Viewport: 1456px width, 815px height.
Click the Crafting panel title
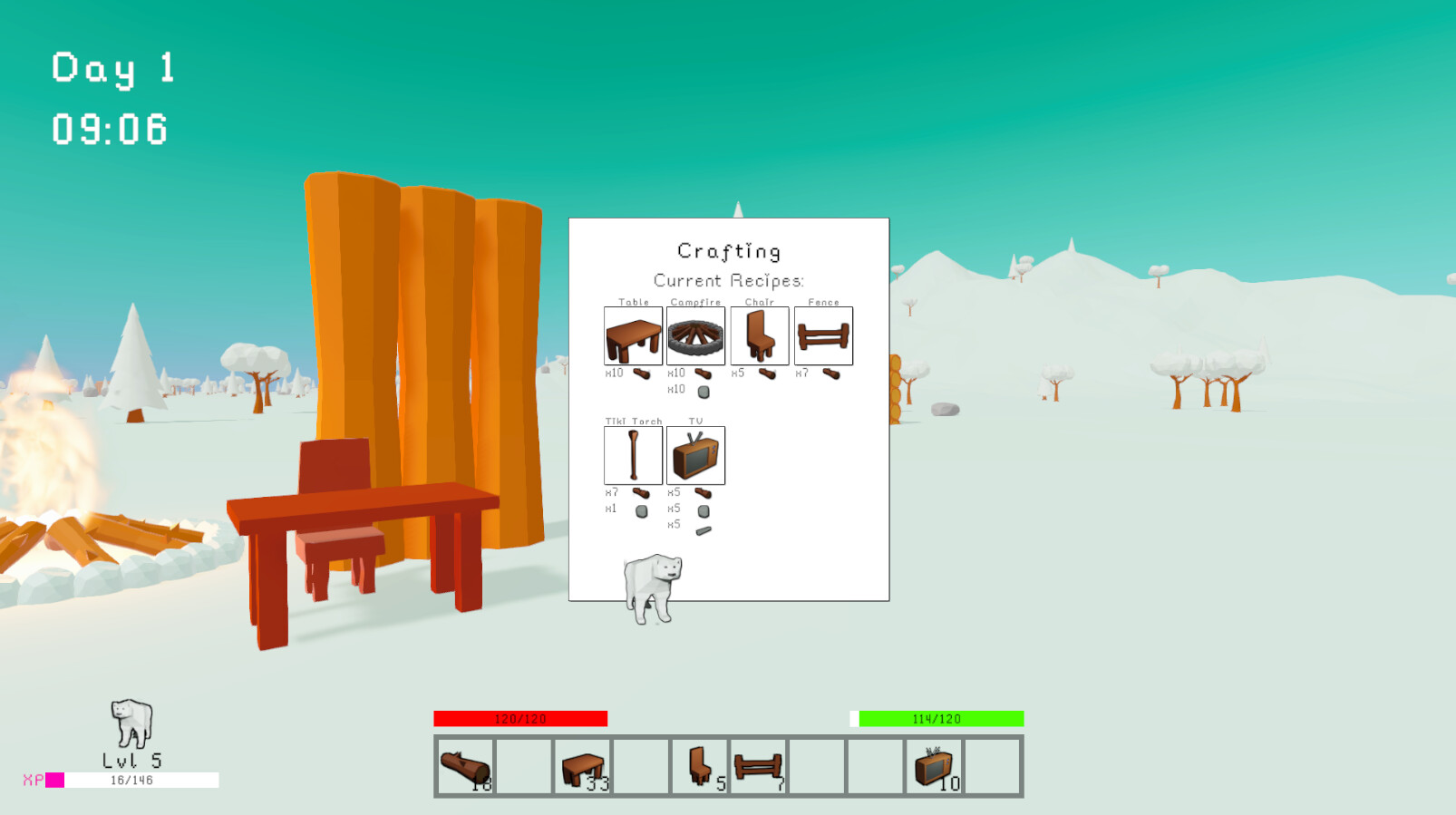[729, 250]
